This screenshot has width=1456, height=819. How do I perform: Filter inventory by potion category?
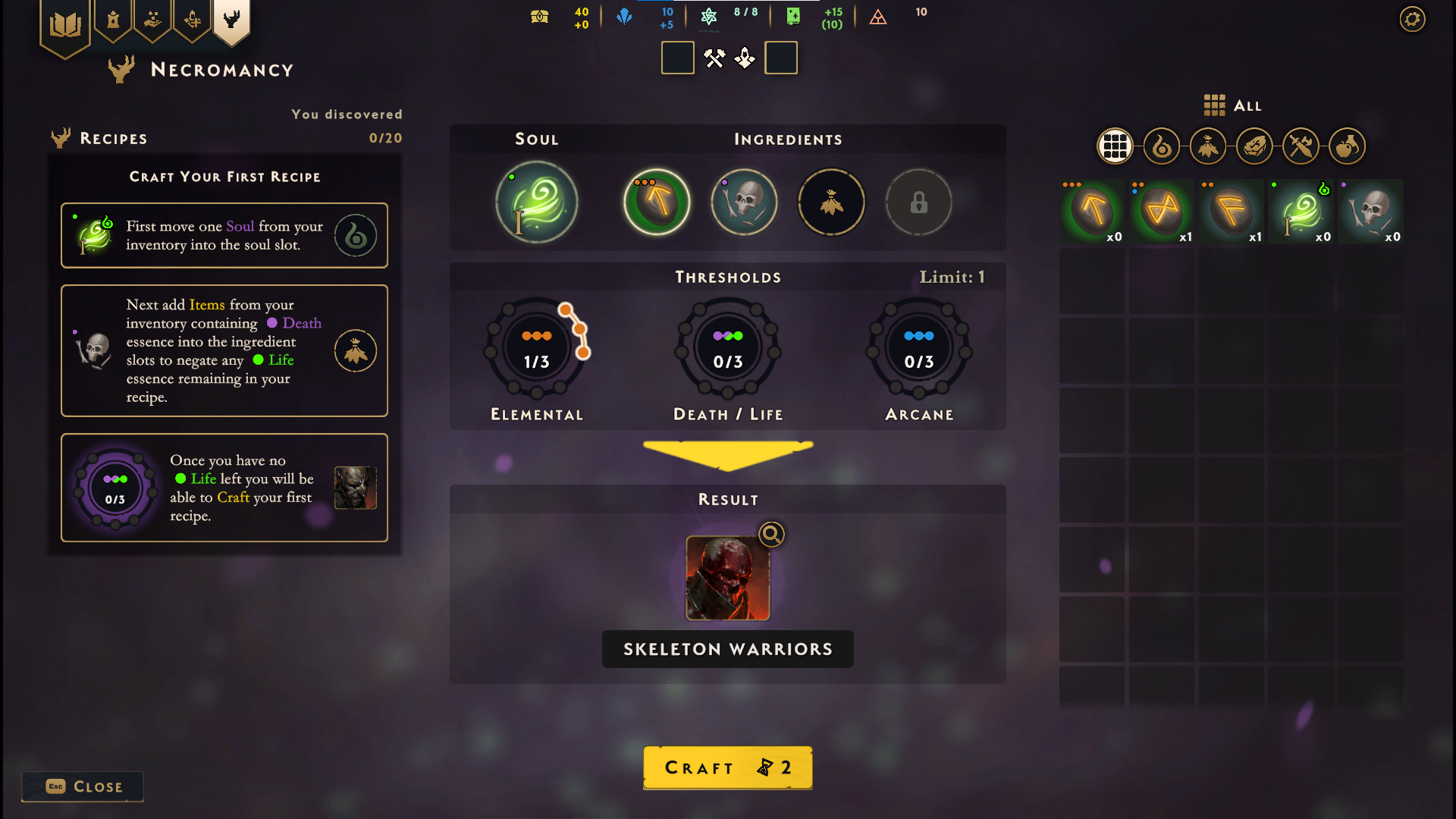point(1348,146)
